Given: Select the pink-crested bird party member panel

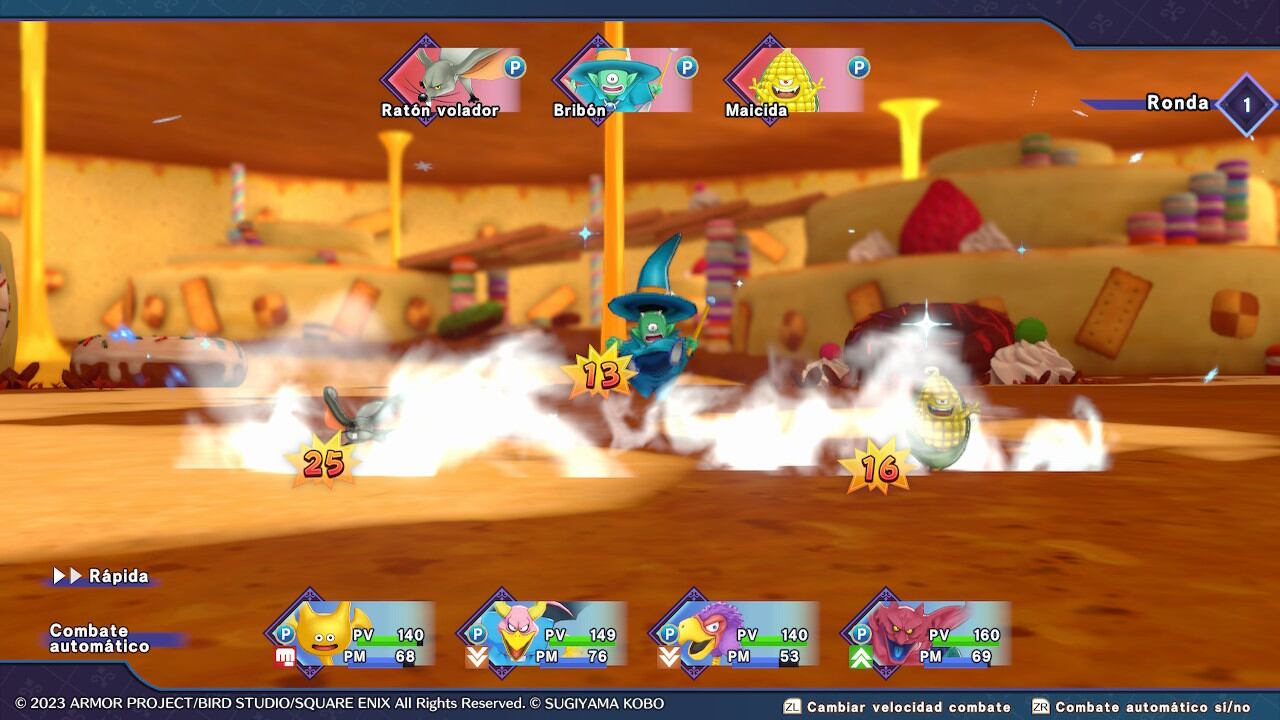Looking at the screenshot, I should coord(544,634).
